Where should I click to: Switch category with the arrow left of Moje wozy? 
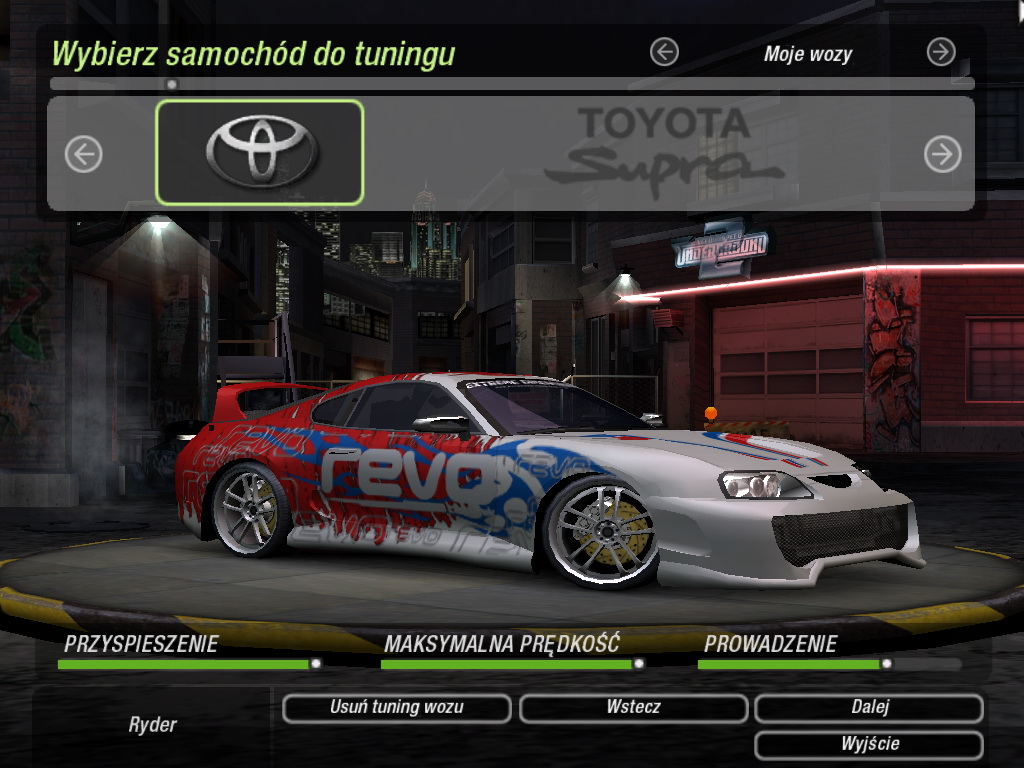click(x=664, y=52)
